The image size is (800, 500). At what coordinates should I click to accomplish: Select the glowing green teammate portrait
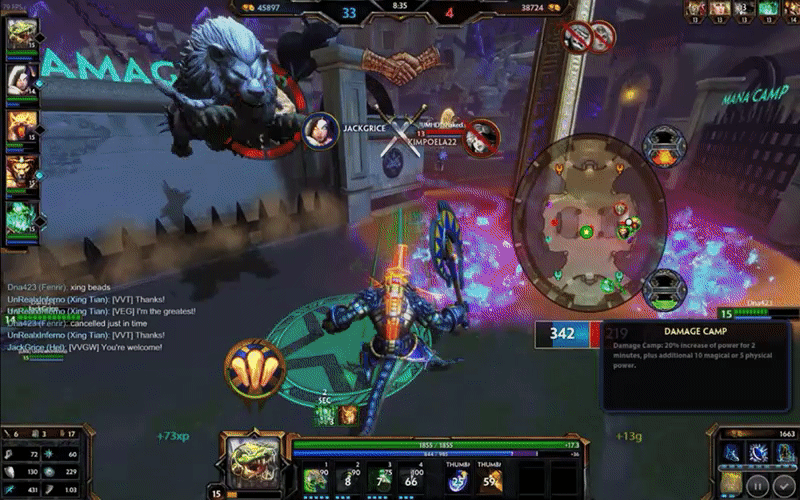point(22,218)
